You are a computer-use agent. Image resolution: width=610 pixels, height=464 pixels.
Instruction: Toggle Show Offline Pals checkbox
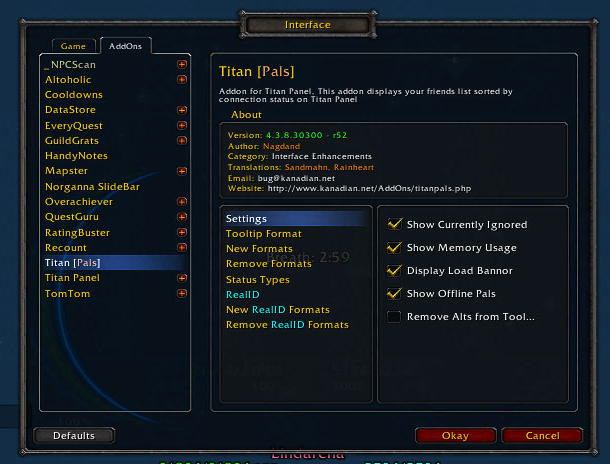tap(394, 294)
